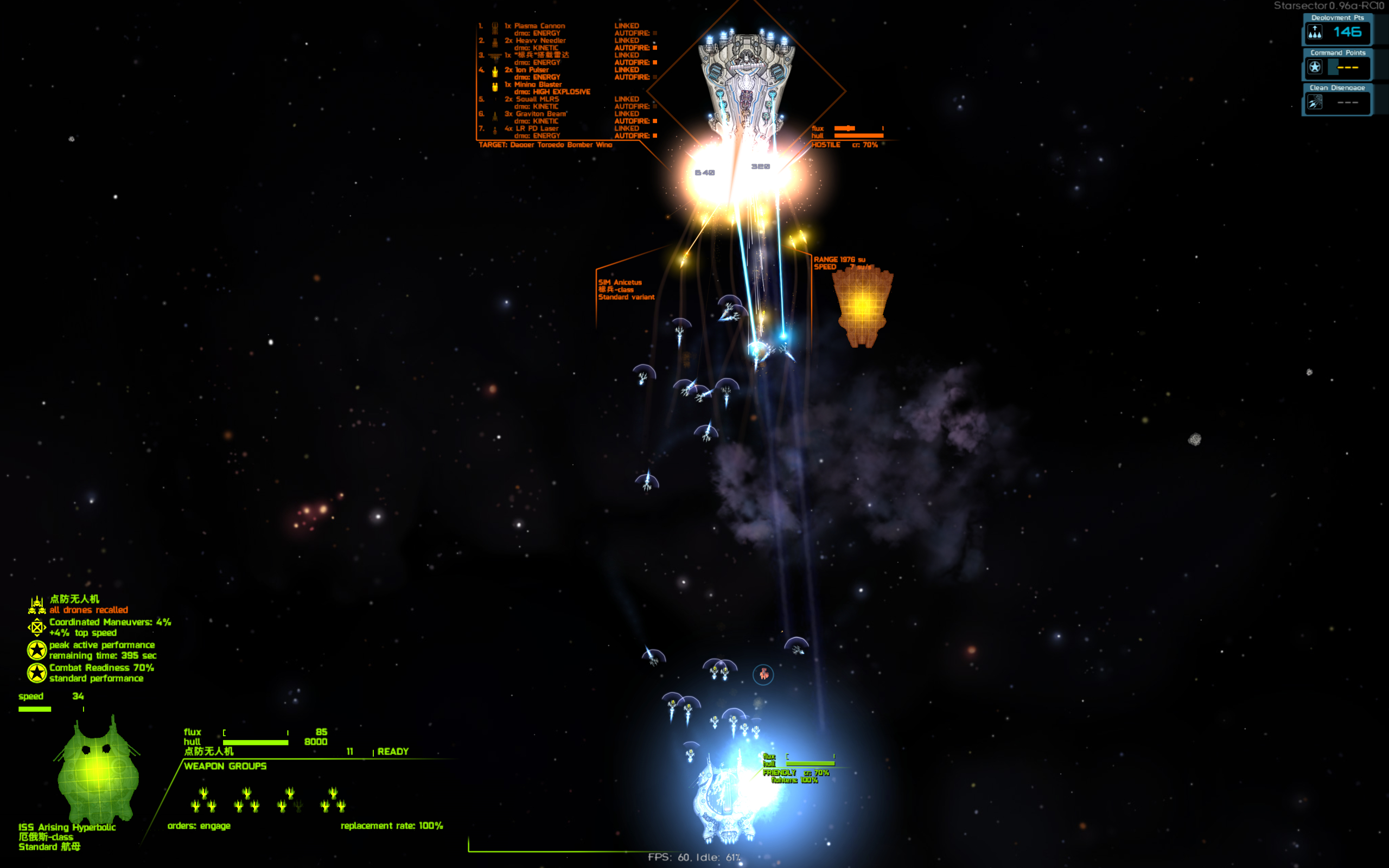This screenshot has height=868, width=1389.
Task: Pick the Ion Pulser weapon group row
Action: (532, 70)
